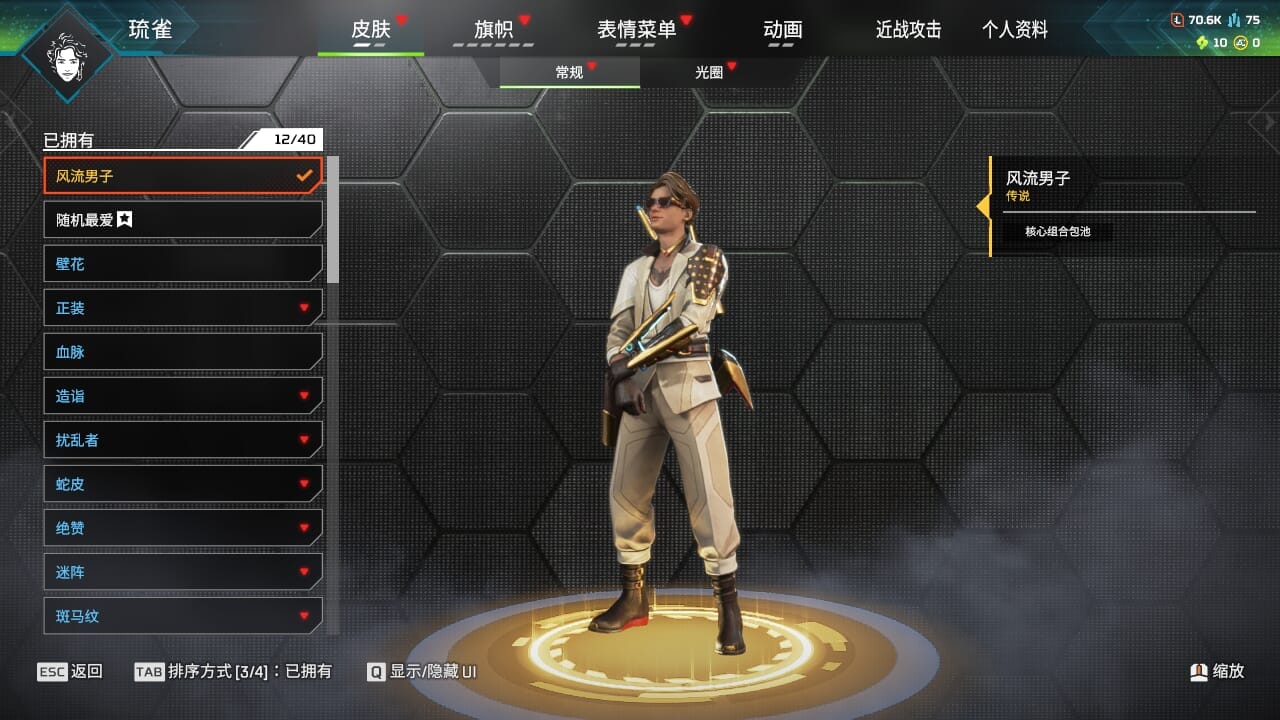Screen dimensions: 1280x720
Task: Select the 迷阵 skin
Action: pyautogui.click(x=183, y=572)
